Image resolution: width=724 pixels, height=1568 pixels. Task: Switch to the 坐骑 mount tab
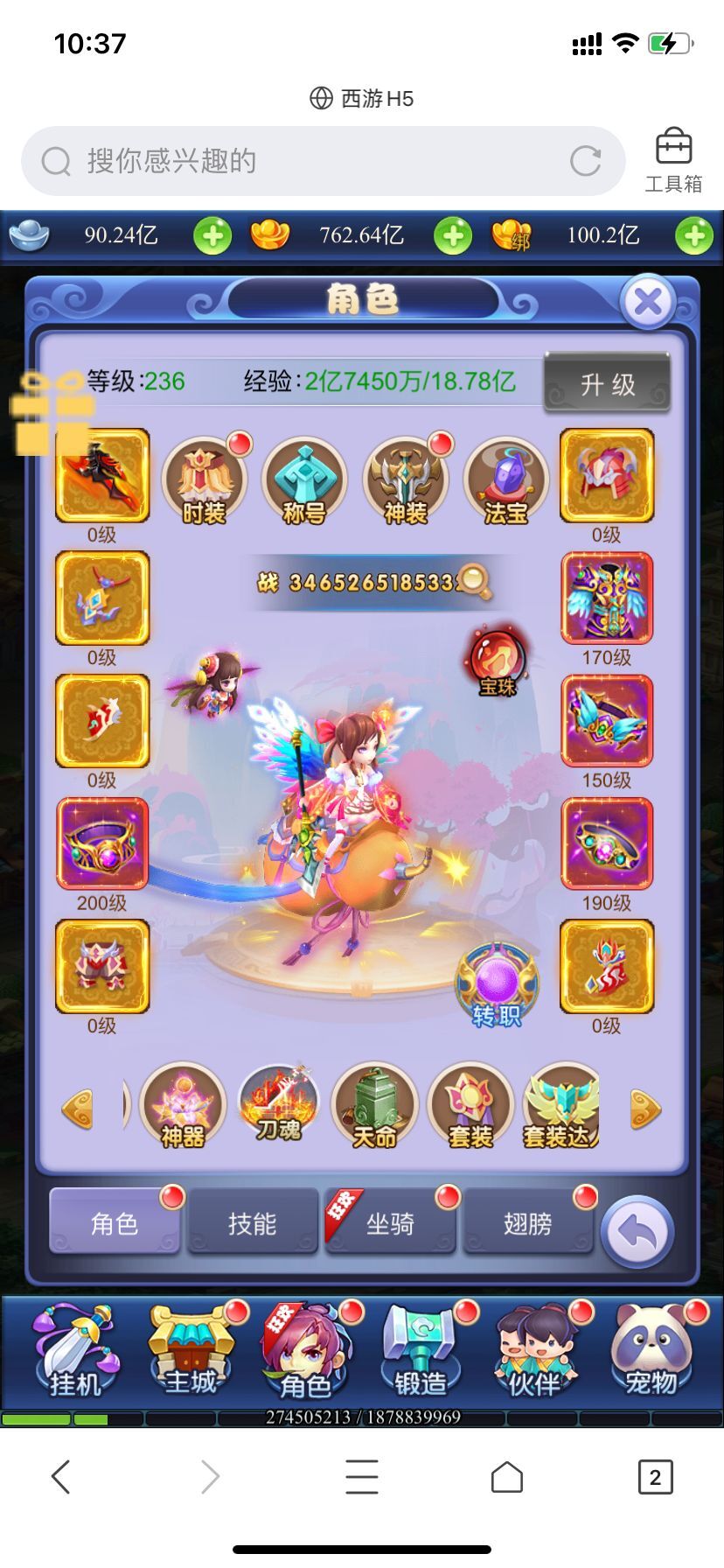390,1222
